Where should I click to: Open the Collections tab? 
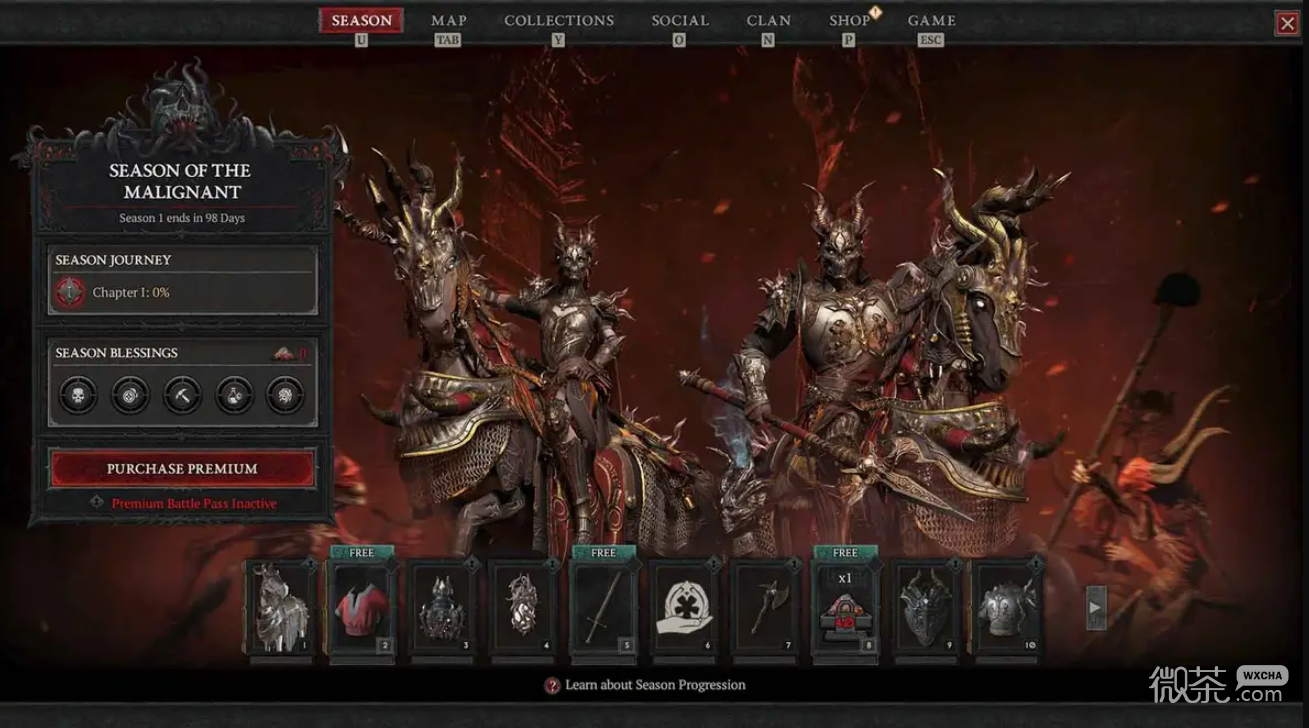[x=559, y=21]
